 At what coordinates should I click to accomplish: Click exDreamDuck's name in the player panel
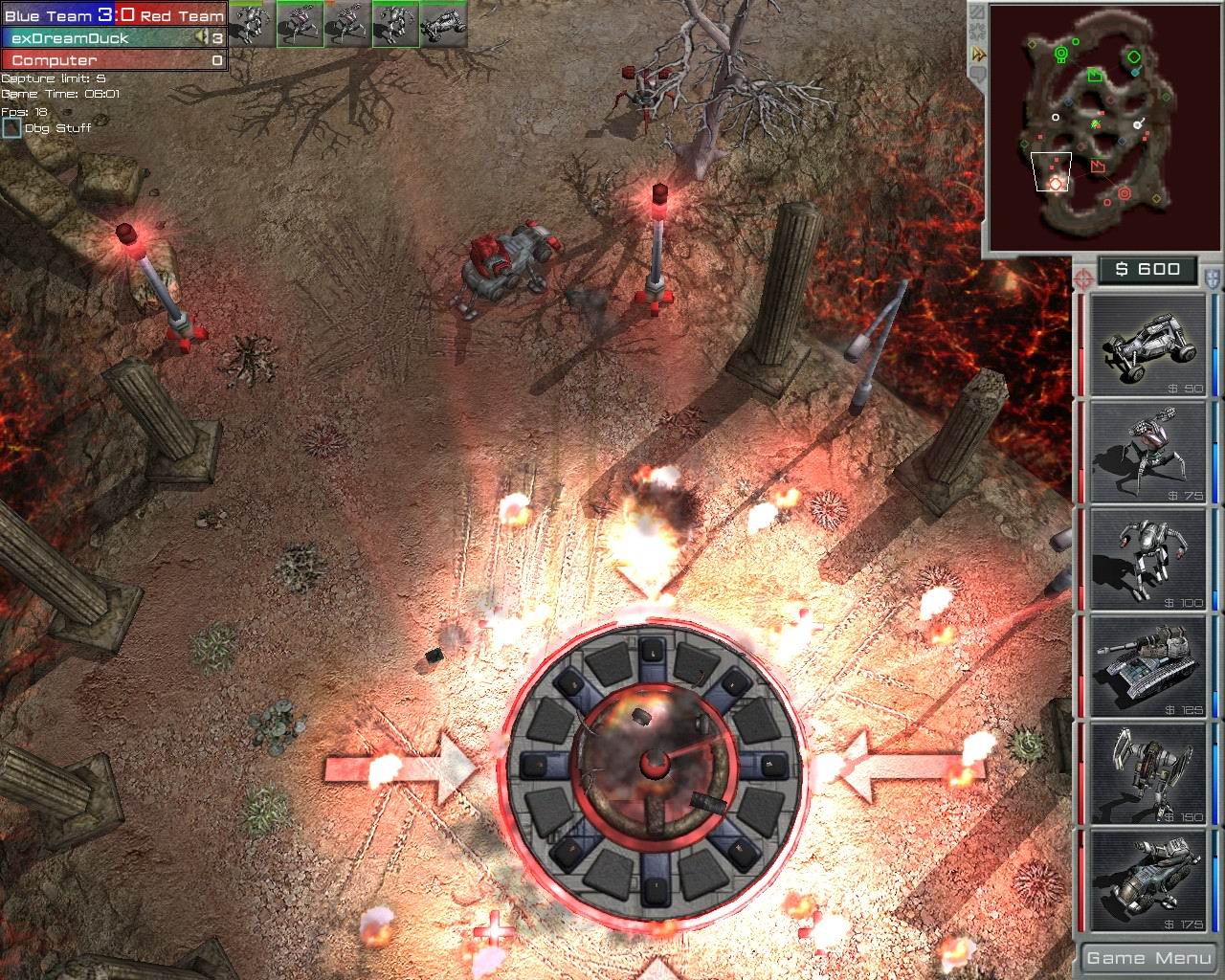point(72,37)
